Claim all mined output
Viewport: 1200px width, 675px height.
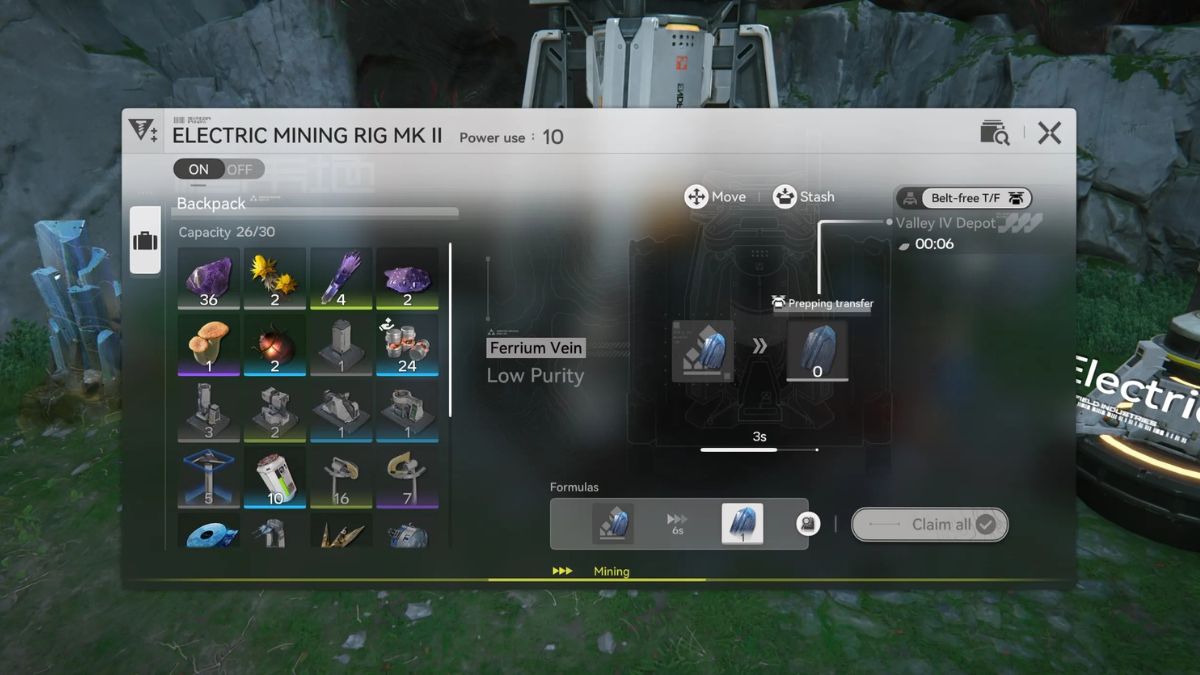[929, 524]
